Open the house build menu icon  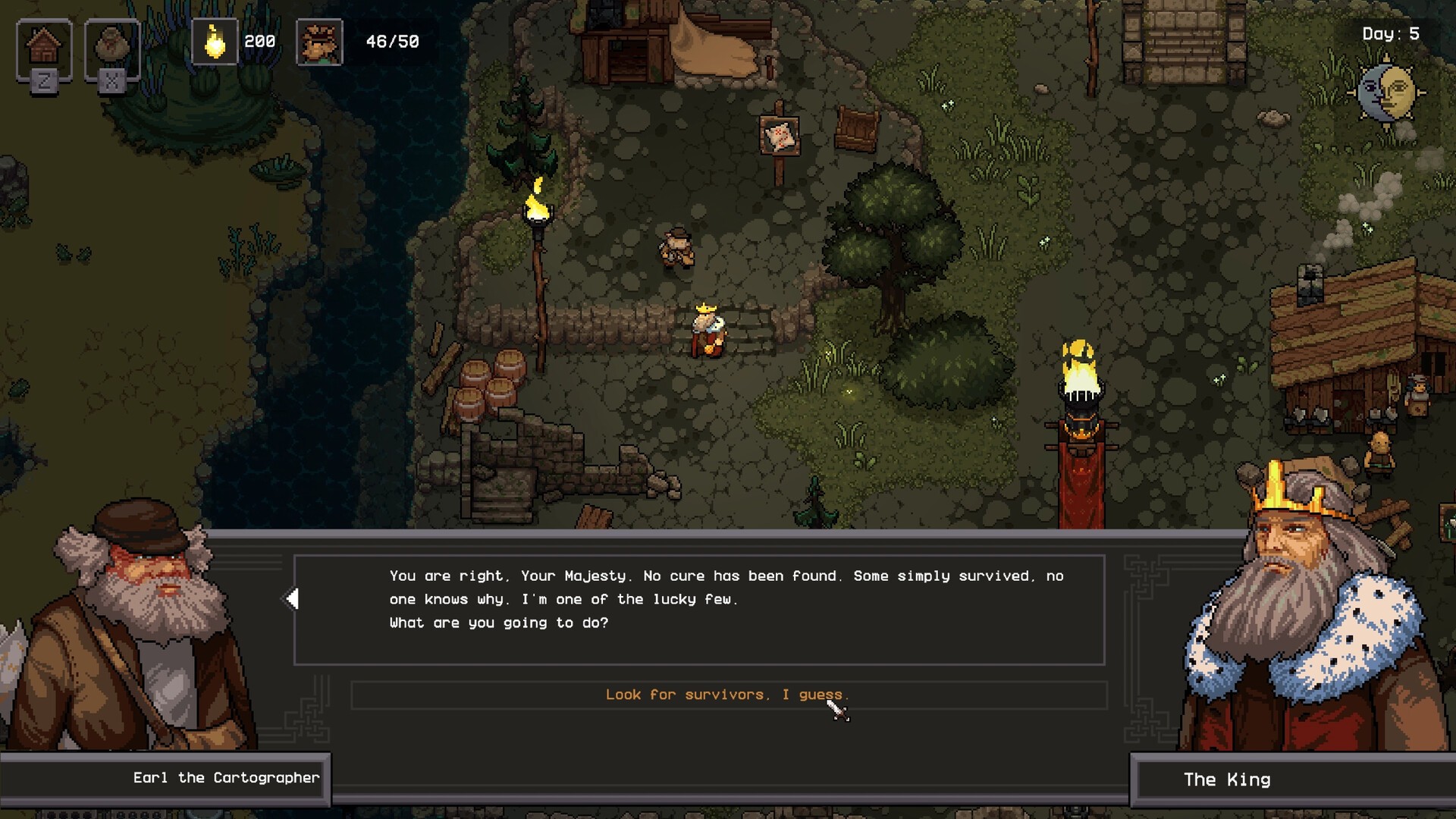[x=44, y=47]
